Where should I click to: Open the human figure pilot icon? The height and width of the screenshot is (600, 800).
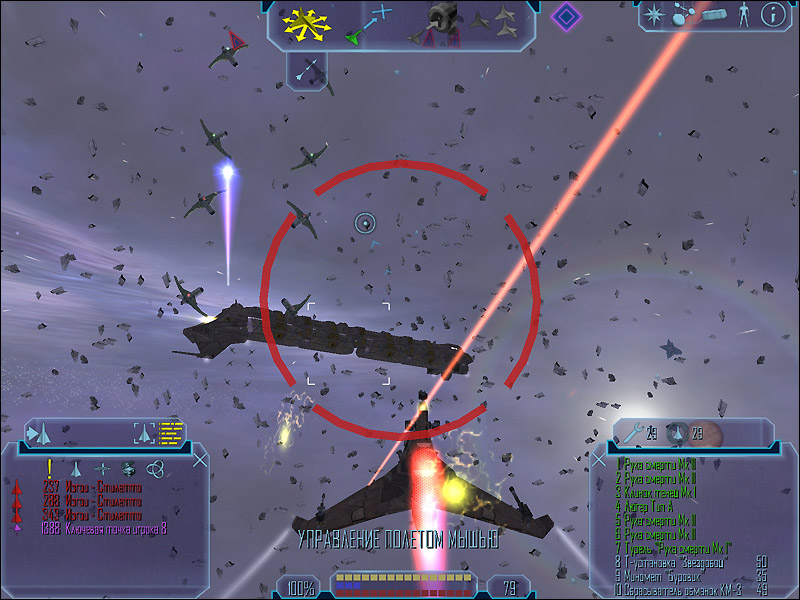pos(743,14)
